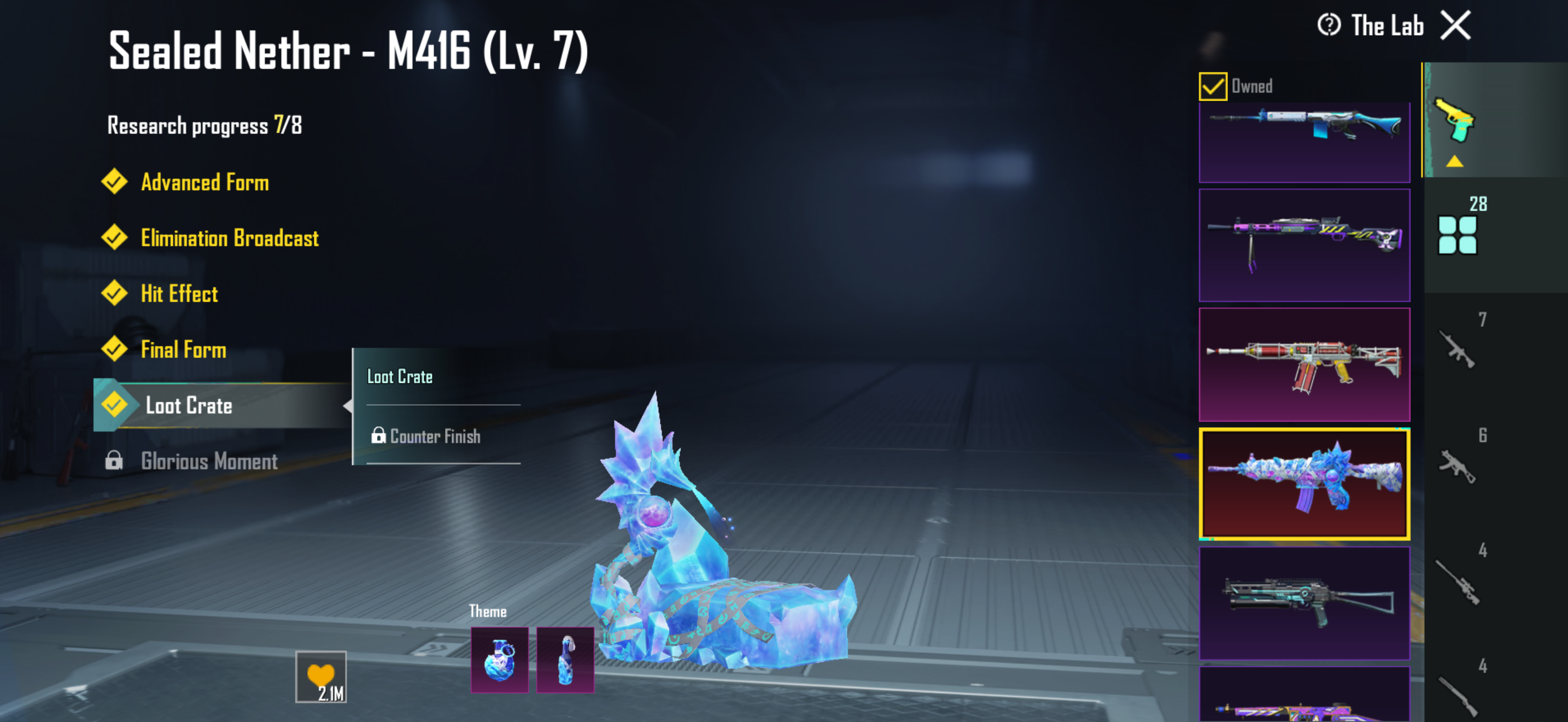Select the grenade theme thumbnail
The height and width of the screenshot is (722, 1568).
coord(499,660)
